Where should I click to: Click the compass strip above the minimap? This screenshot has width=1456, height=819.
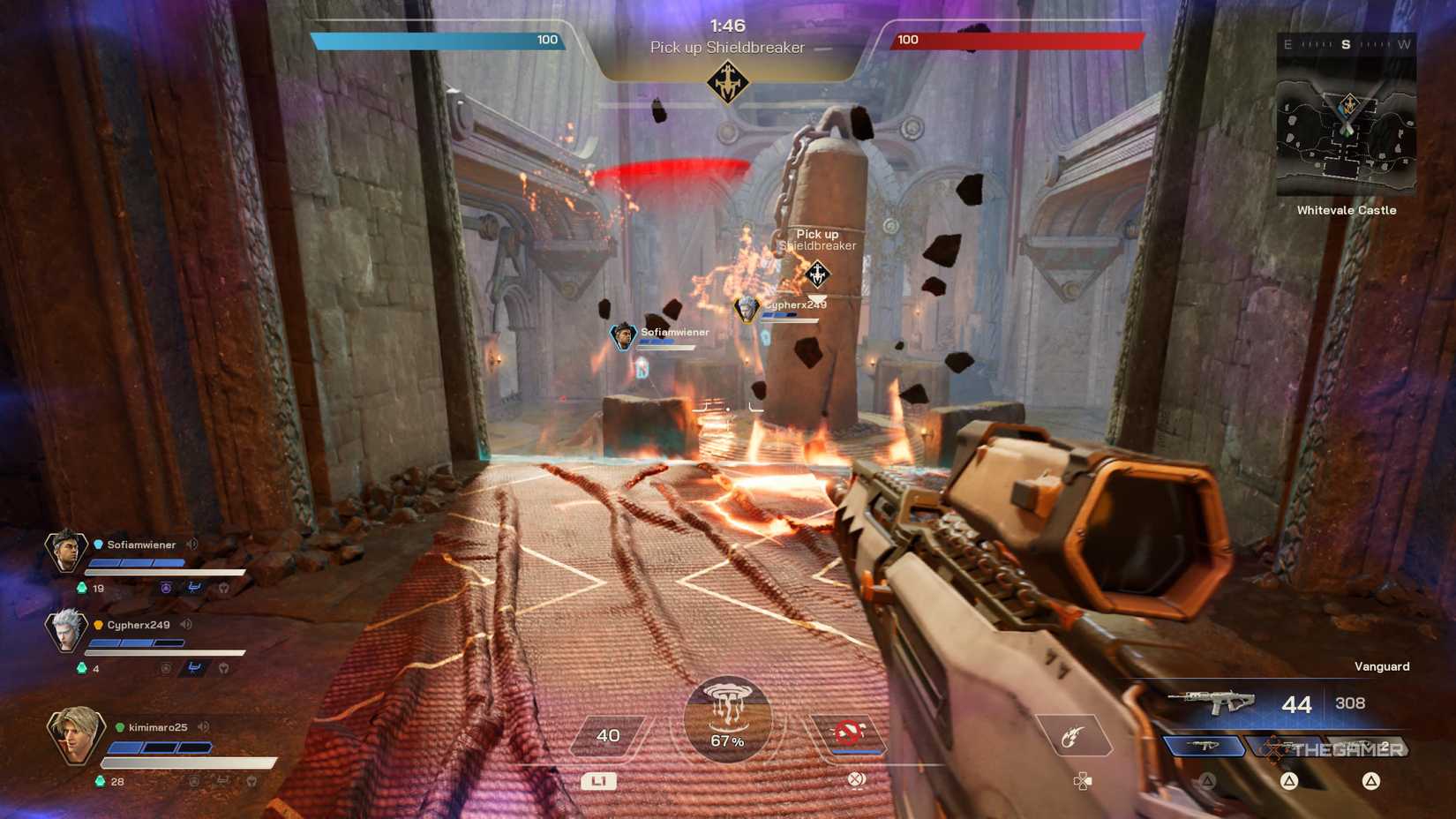(1346, 44)
